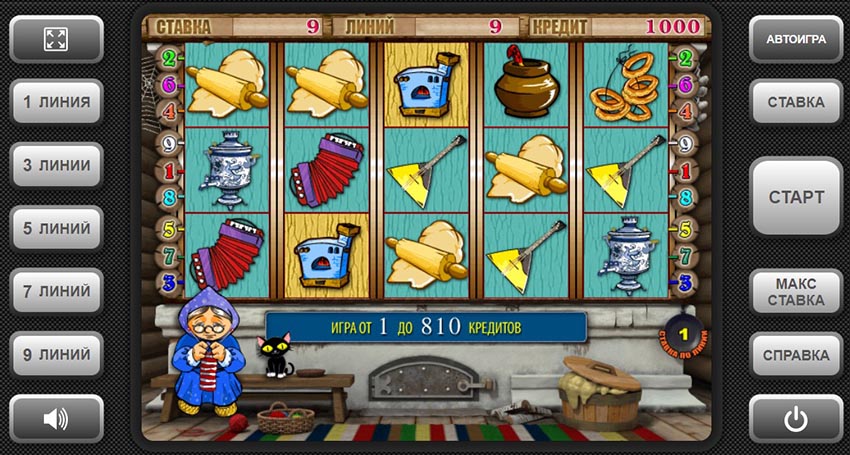Image resolution: width=850 pixels, height=455 pixels.
Task: Pick the 9 линий button
Action: [x=56, y=354]
